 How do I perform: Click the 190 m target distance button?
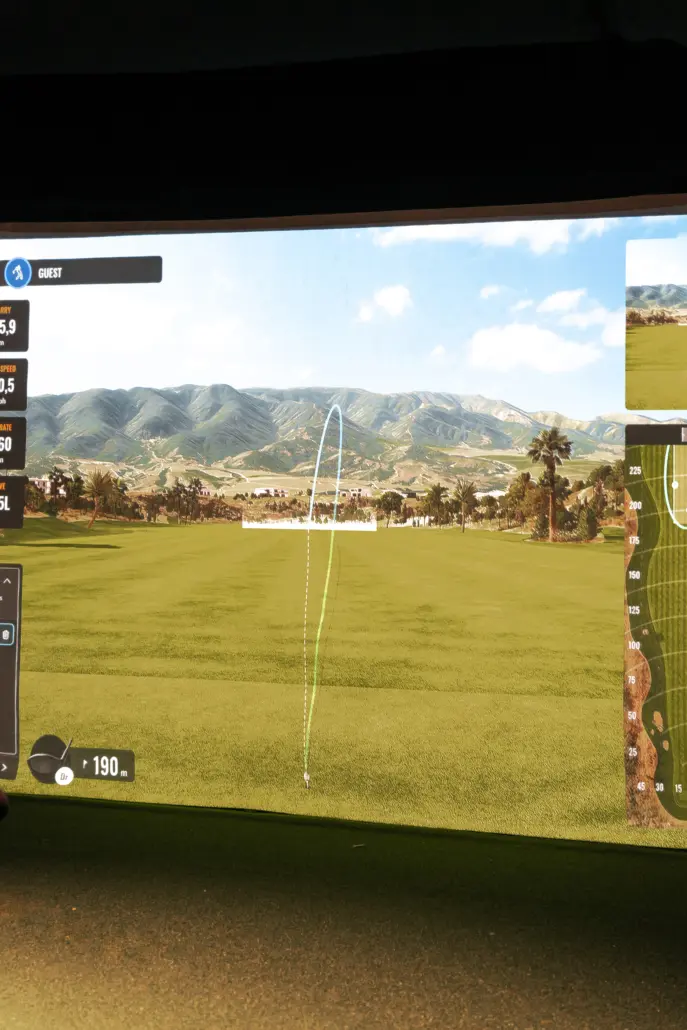point(106,766)
